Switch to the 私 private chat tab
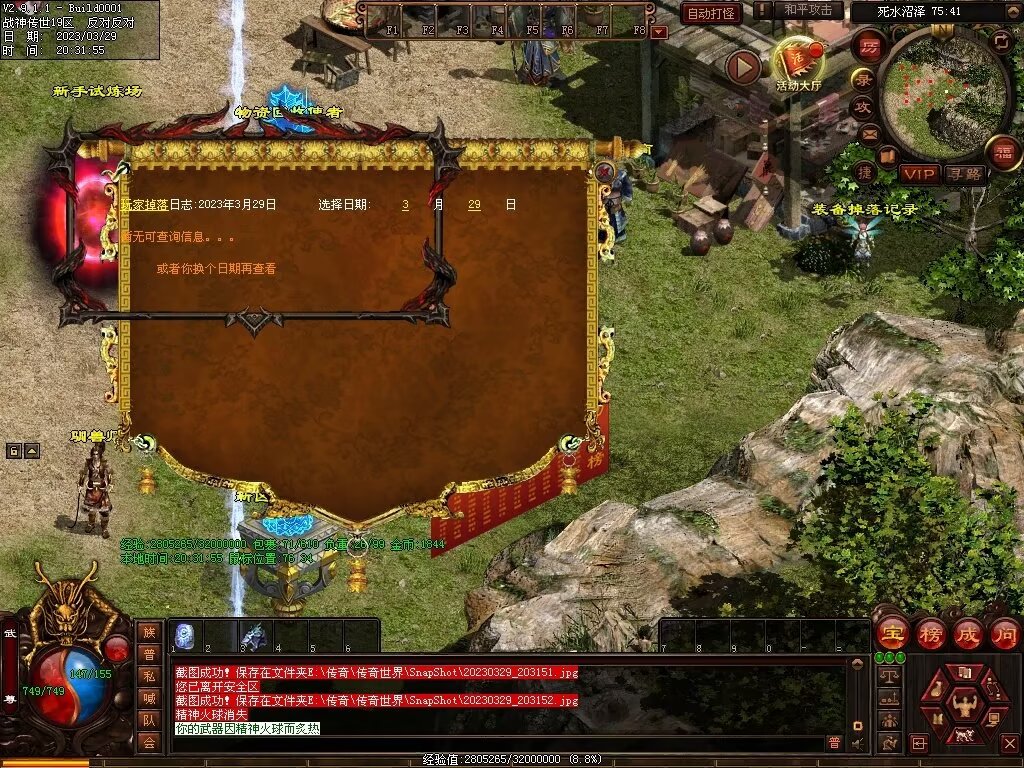 149,676
